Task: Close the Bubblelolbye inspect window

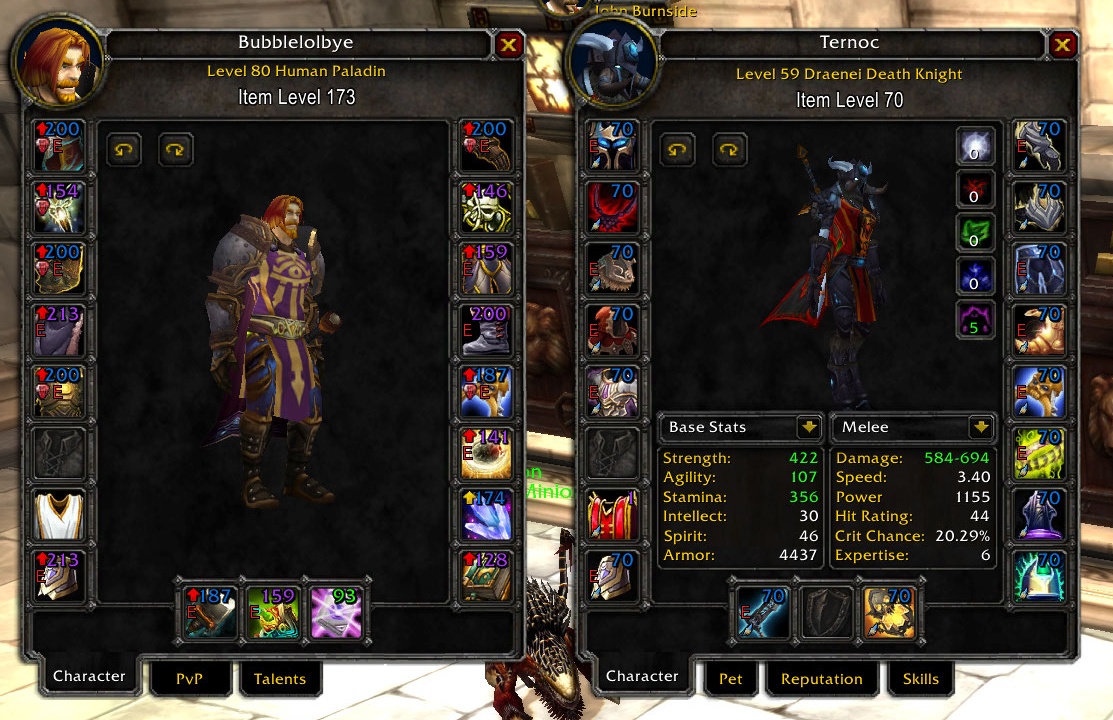Action: tap(508, 44)
